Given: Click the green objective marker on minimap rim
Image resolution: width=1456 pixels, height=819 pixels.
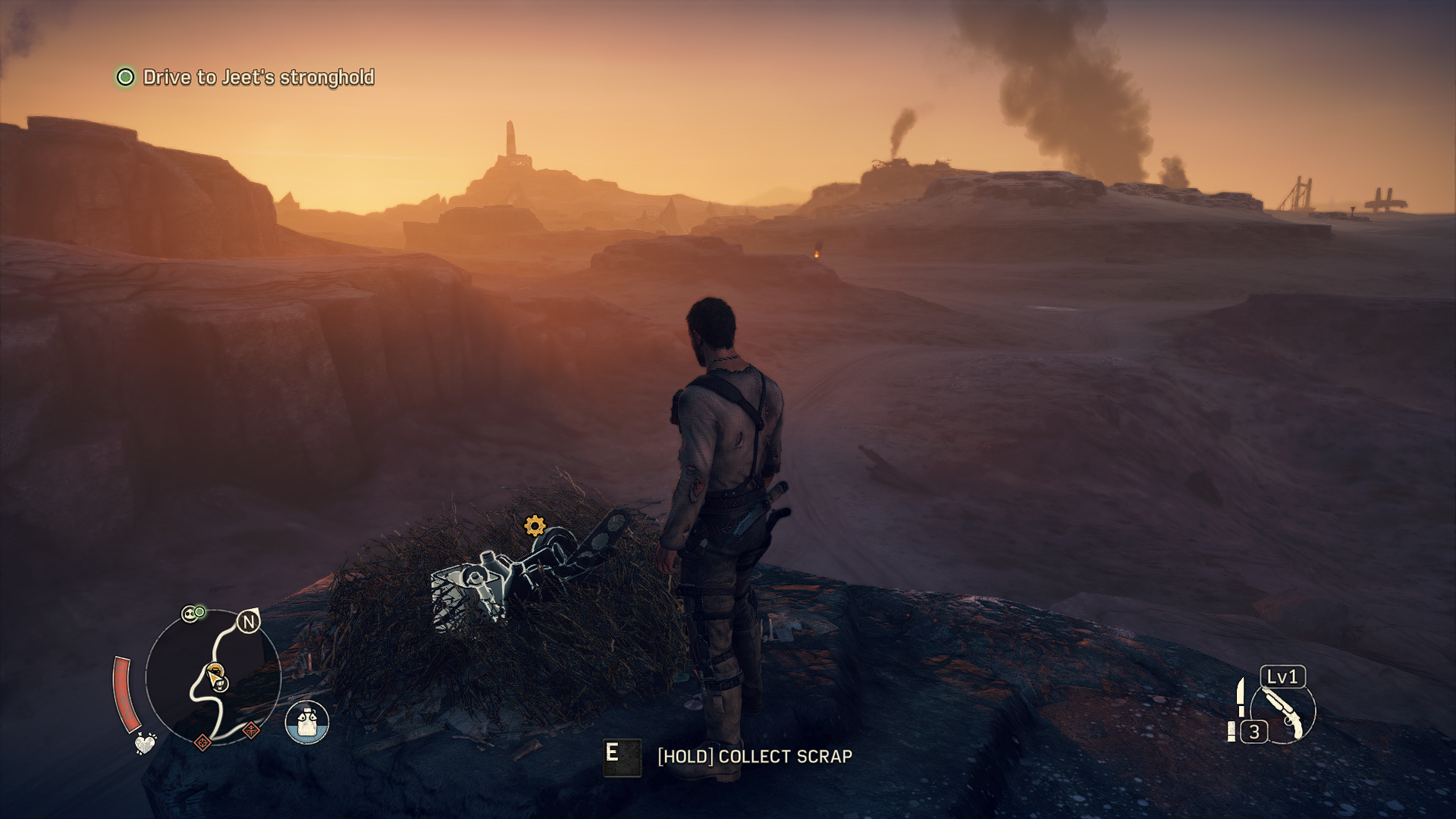Looking at the screenshot, I should 200,611.
